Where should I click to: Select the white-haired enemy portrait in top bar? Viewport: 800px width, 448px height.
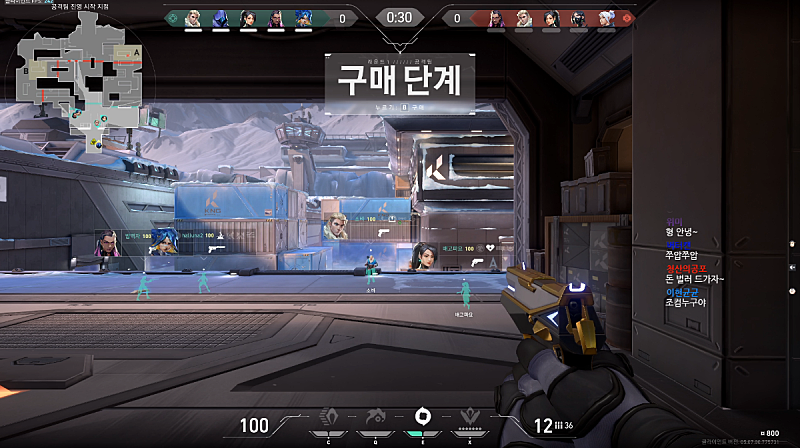pyautogui.click(x=607, y=18)
